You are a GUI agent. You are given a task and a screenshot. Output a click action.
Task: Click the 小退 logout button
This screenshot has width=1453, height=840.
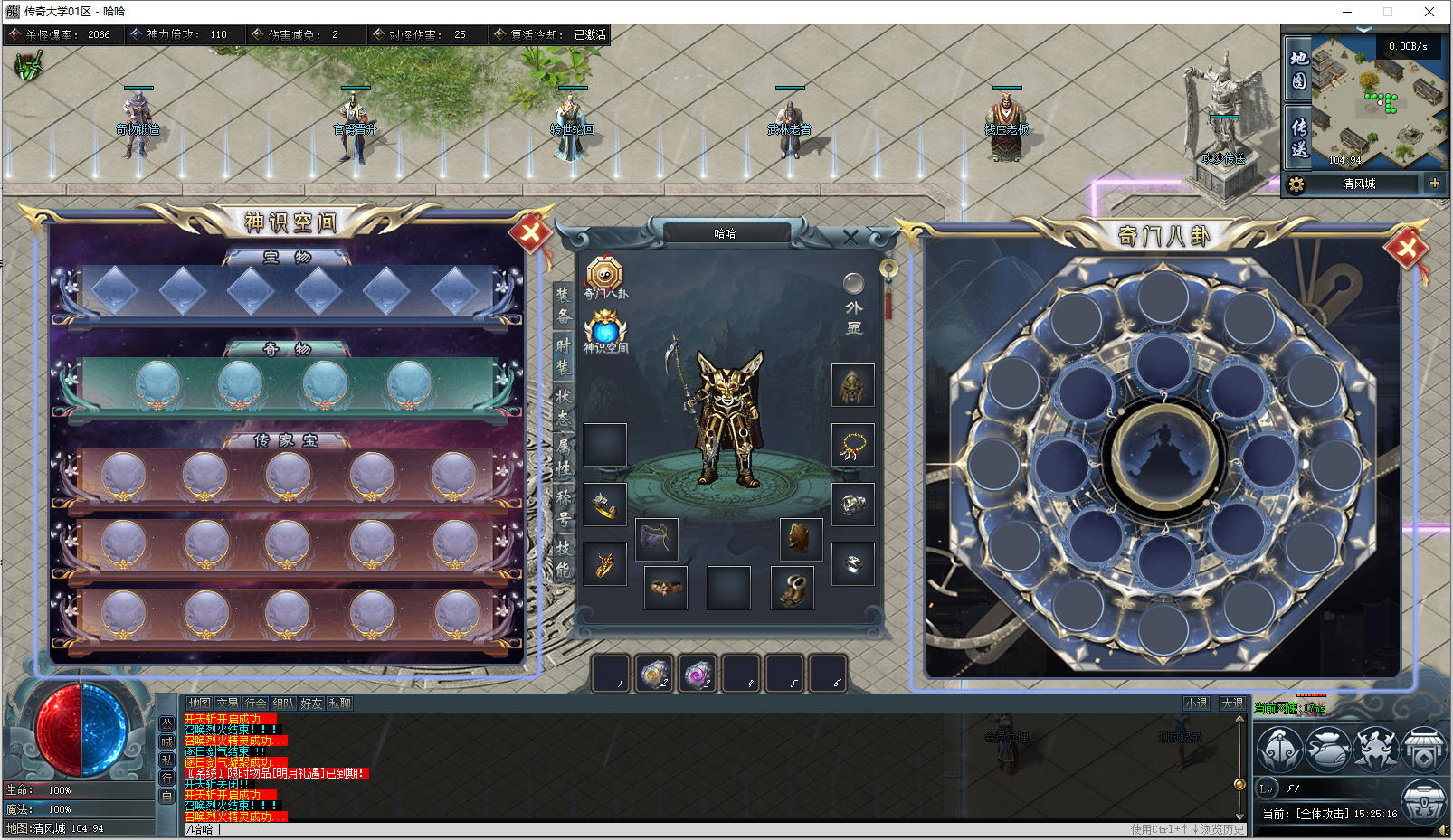click(1196, 703)
